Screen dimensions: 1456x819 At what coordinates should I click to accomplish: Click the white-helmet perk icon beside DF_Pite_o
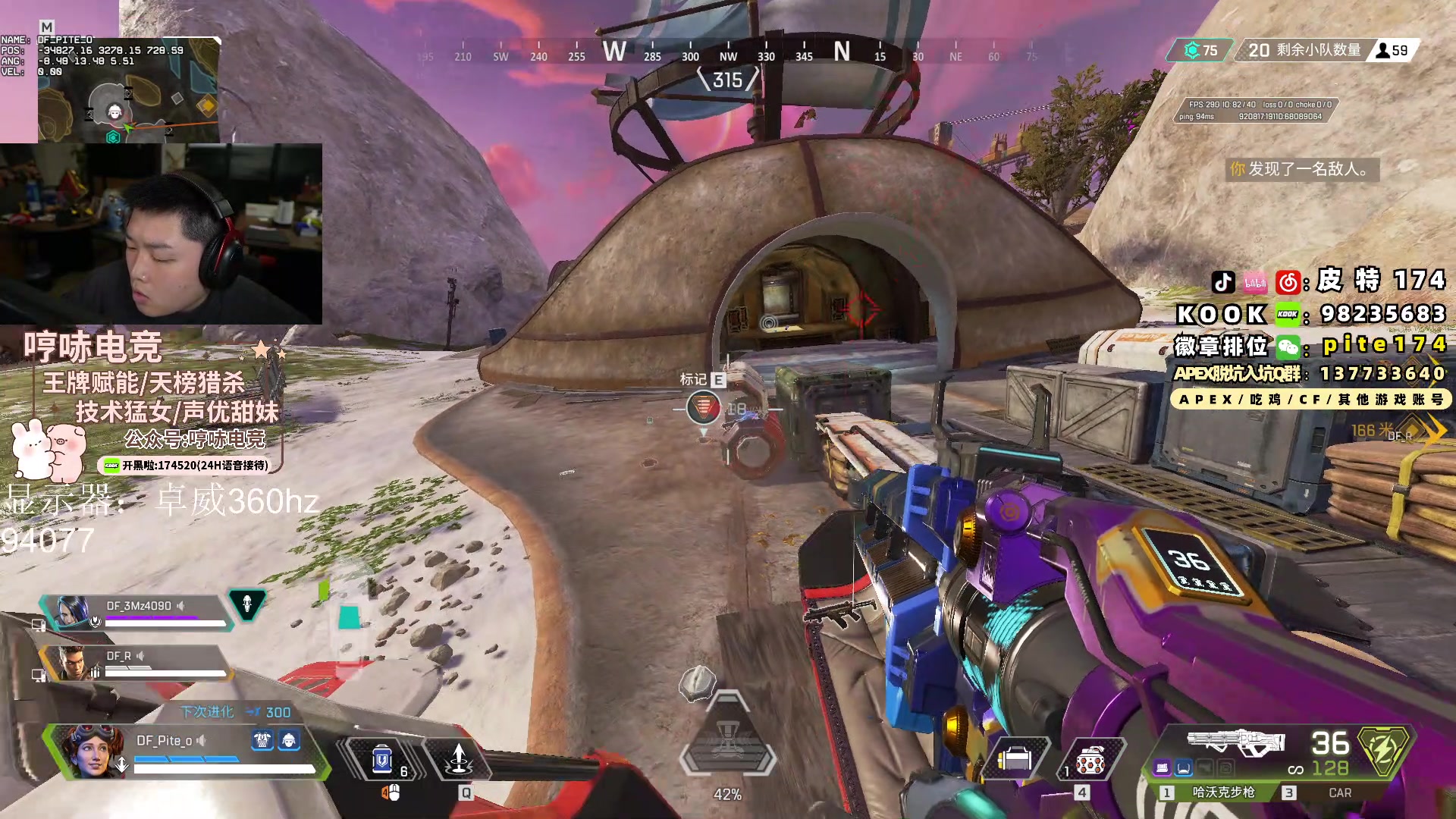tap(289, 740)
